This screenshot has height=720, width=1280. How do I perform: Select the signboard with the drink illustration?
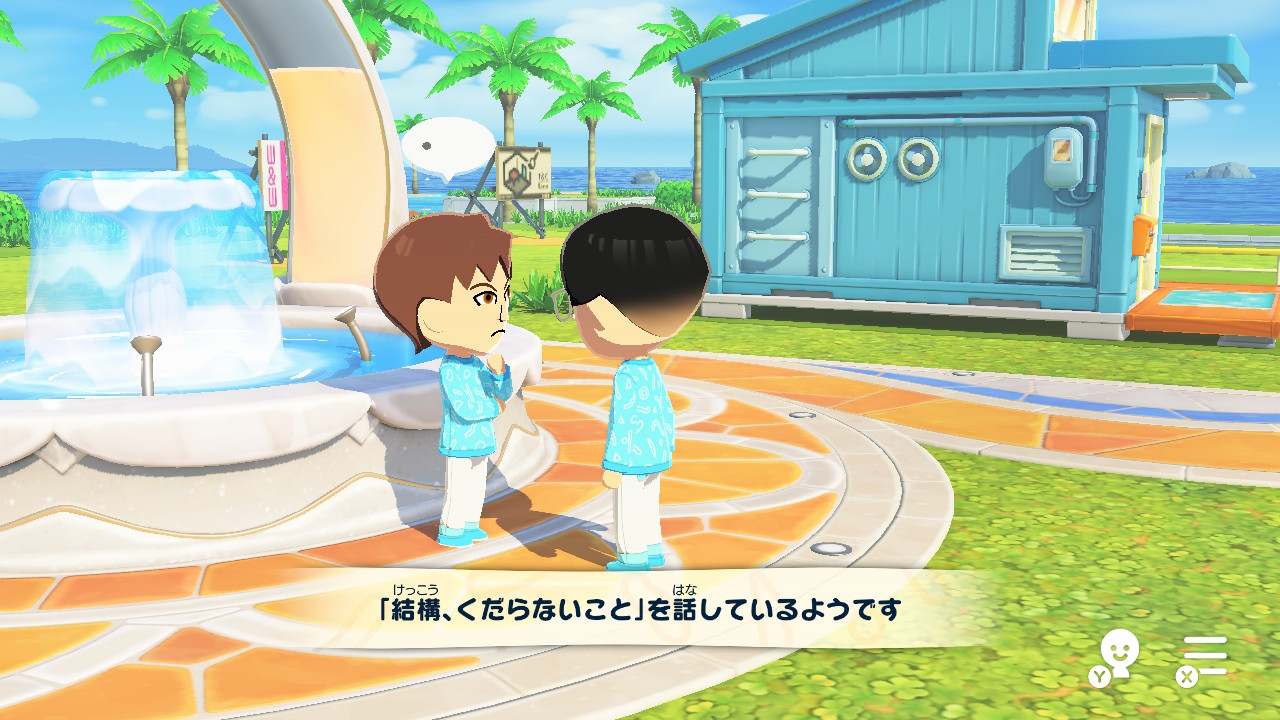pyautogui.click(x=524, y=170)
